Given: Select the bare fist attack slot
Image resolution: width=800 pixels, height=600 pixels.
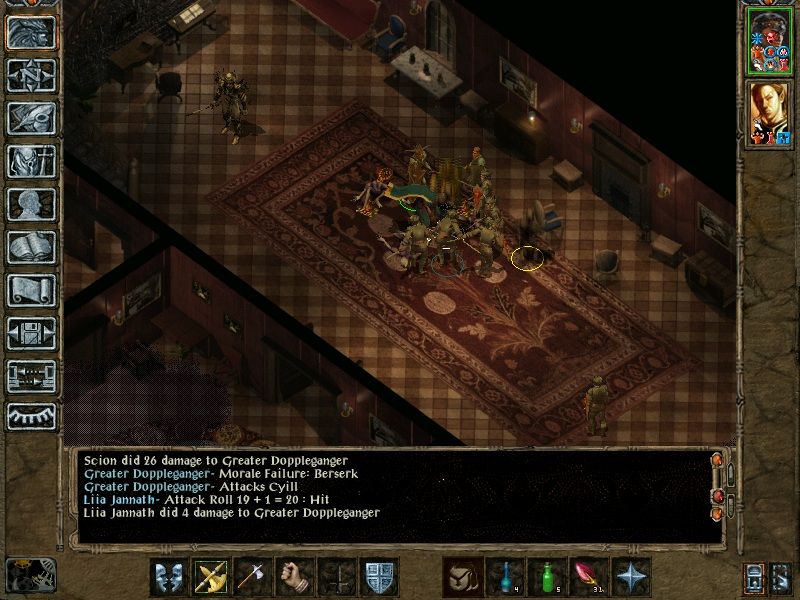Looking at the screenshot, I should pos(295,577).
